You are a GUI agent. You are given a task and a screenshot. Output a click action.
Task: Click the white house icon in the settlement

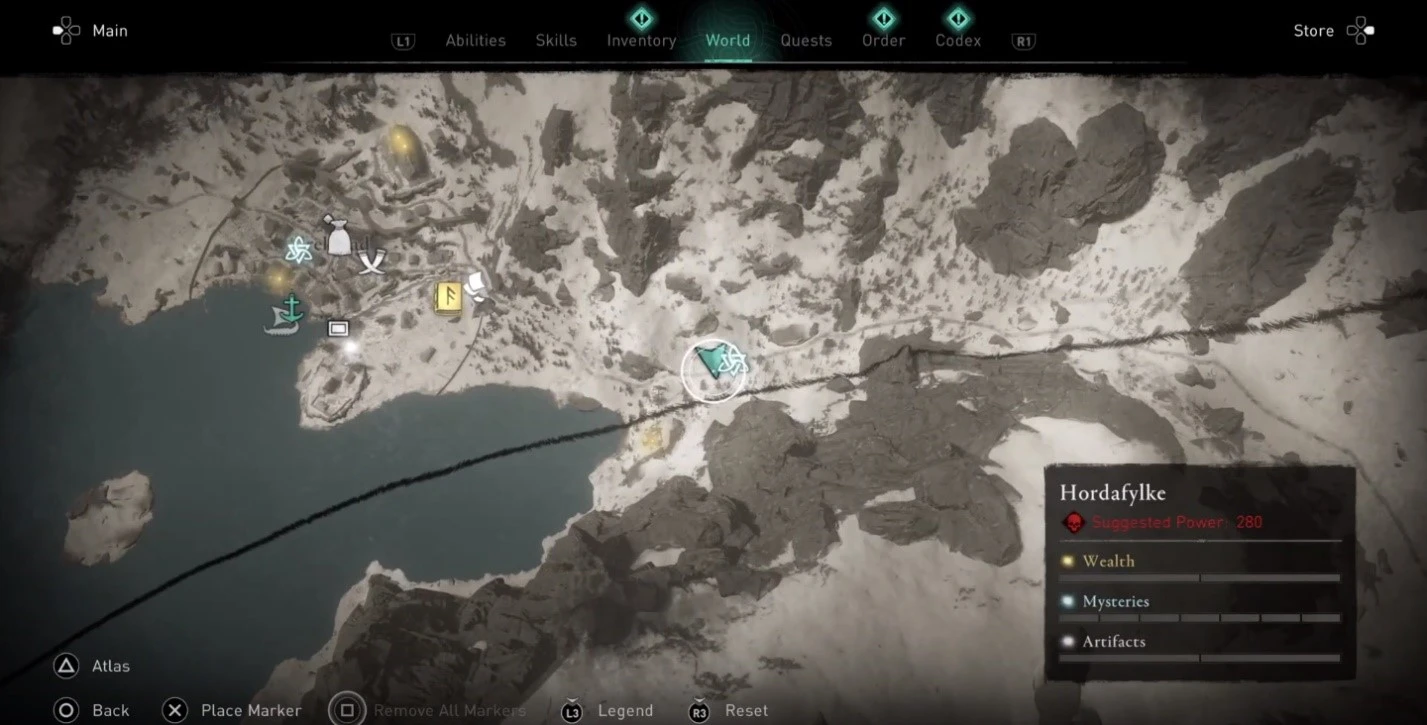pyautogui.click(x=338, y=328)
